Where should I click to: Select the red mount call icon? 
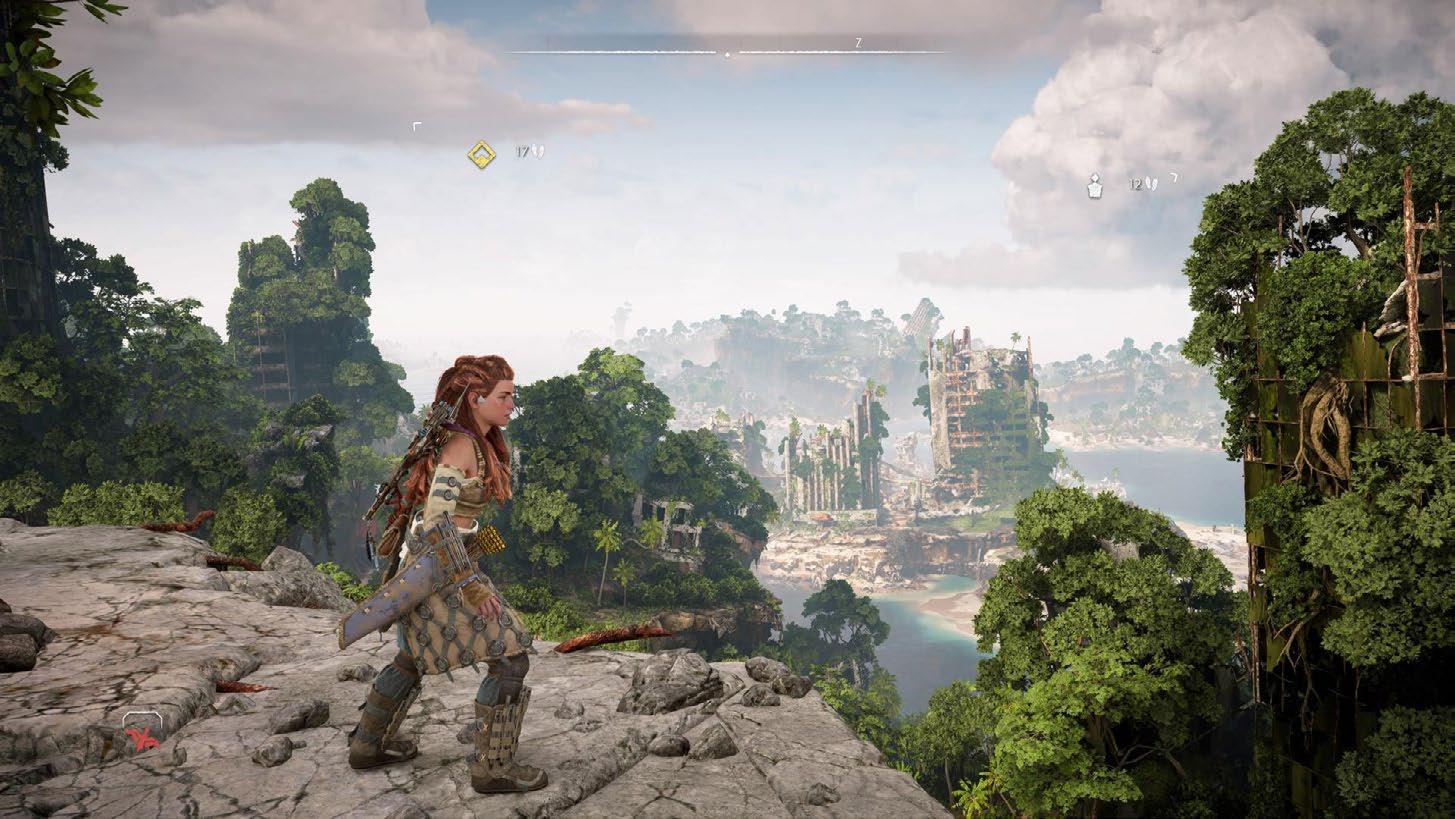pyautogui.click(x=141, y=736)
